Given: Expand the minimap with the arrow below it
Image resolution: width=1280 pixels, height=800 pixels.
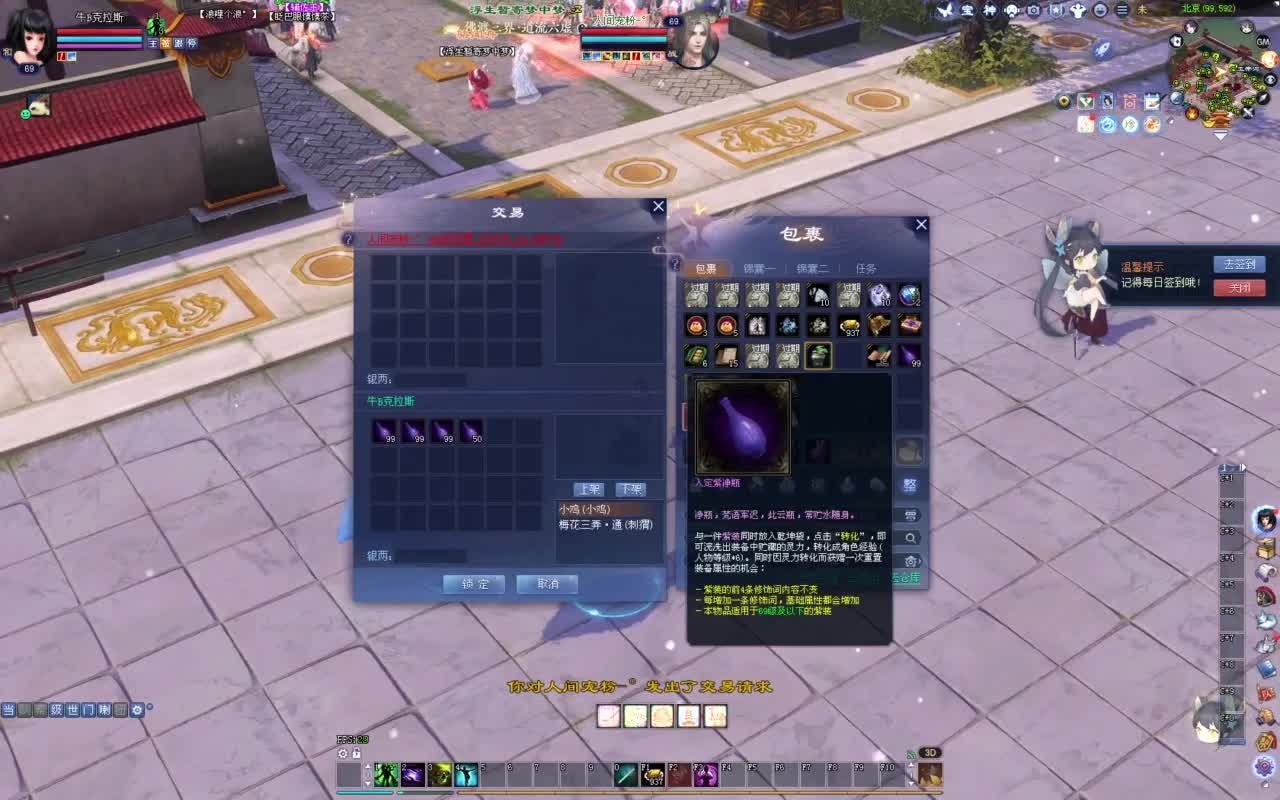Looking at the screenshot, I should [1220, 136].
